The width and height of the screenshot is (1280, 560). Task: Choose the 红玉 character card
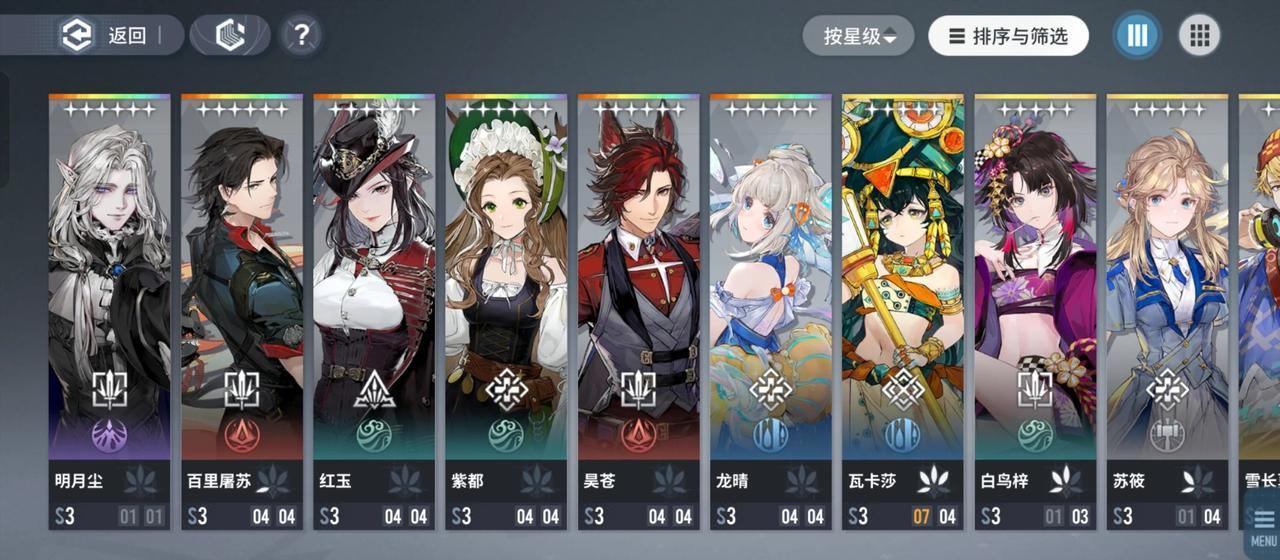pos(374,300)
